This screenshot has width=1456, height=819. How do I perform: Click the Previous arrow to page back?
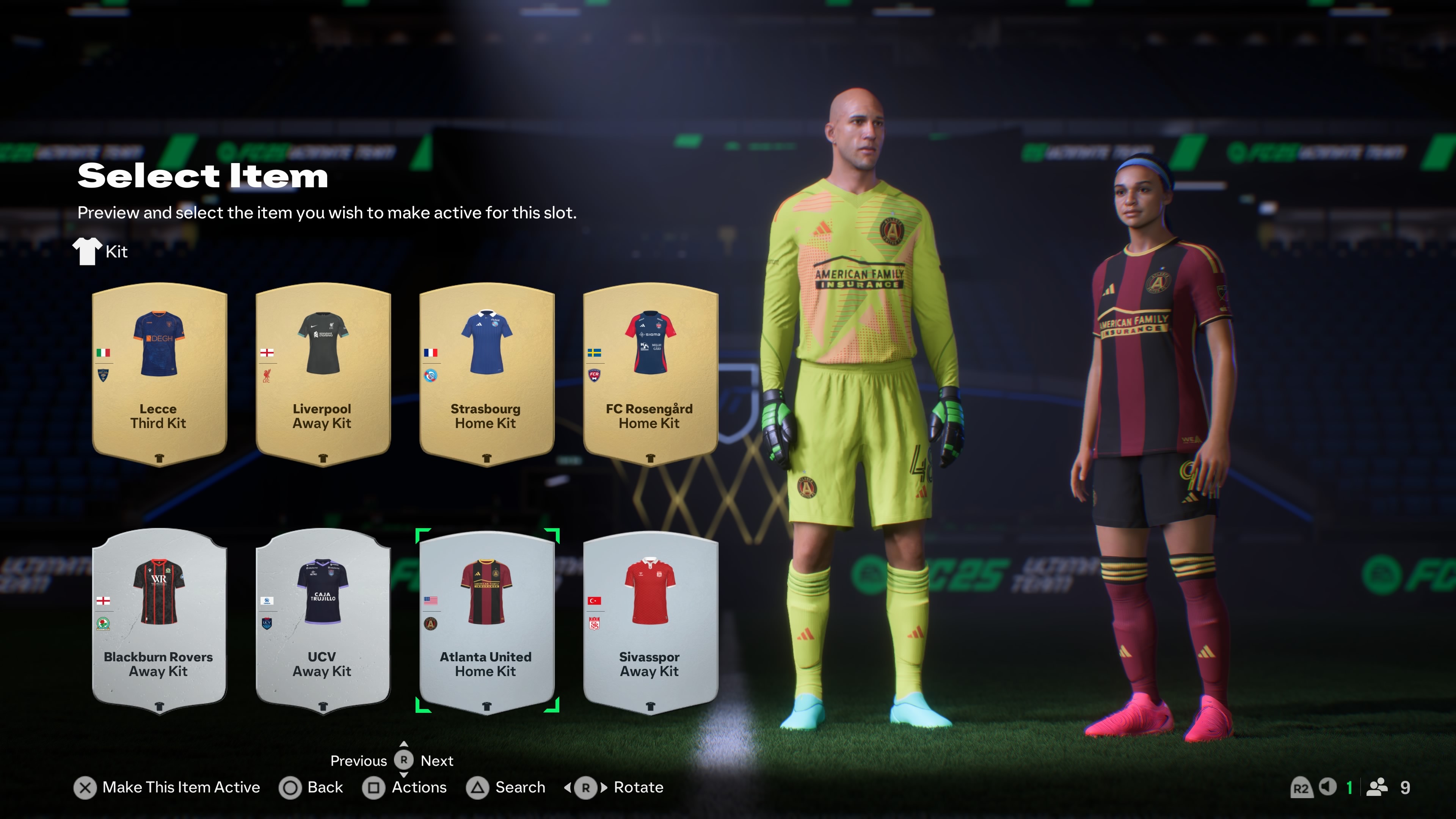[x=359, y=761]
